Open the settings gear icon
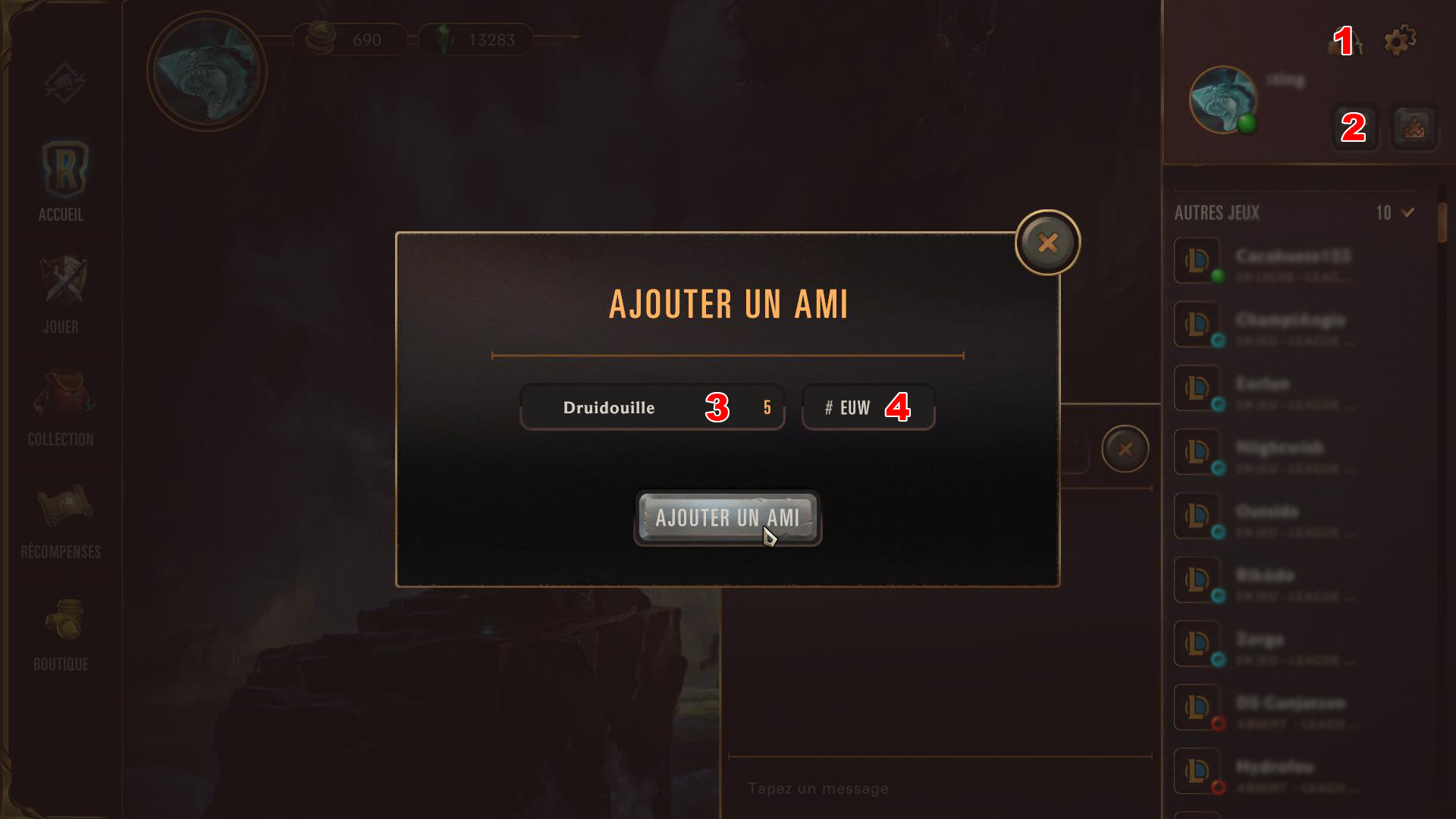This screenshot has width=1456, height=819. pyautogui.click(x=1400, y=40)
